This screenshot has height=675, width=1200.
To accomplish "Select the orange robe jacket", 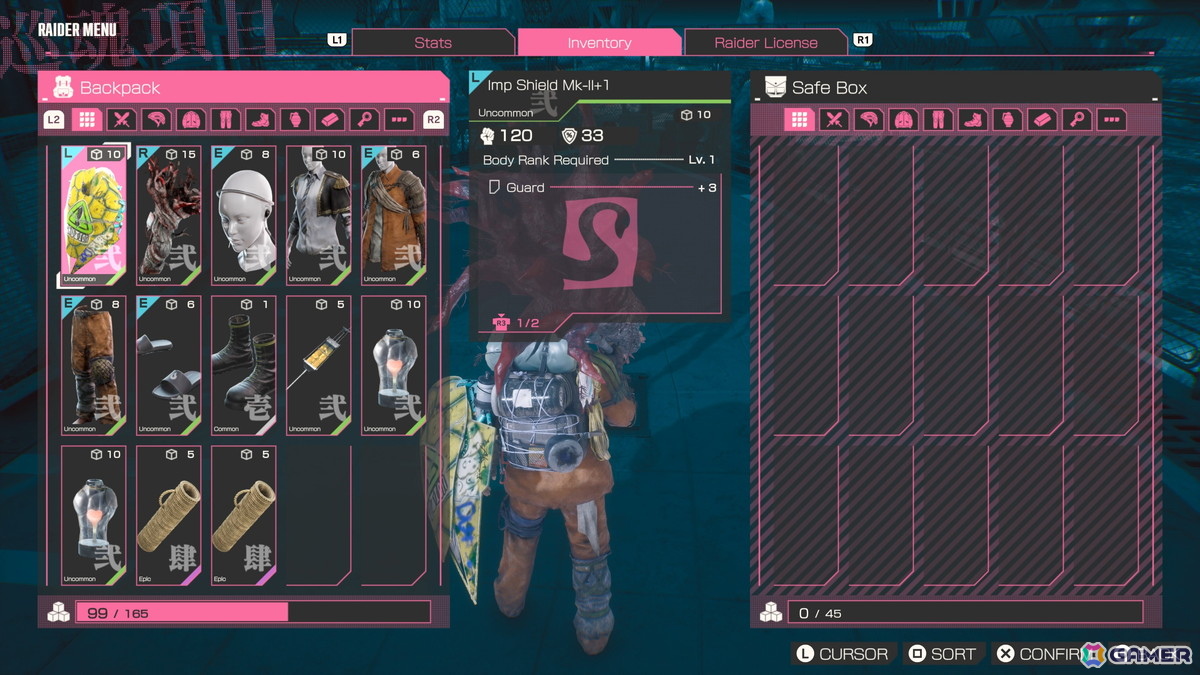I will (x=393, y=215).
